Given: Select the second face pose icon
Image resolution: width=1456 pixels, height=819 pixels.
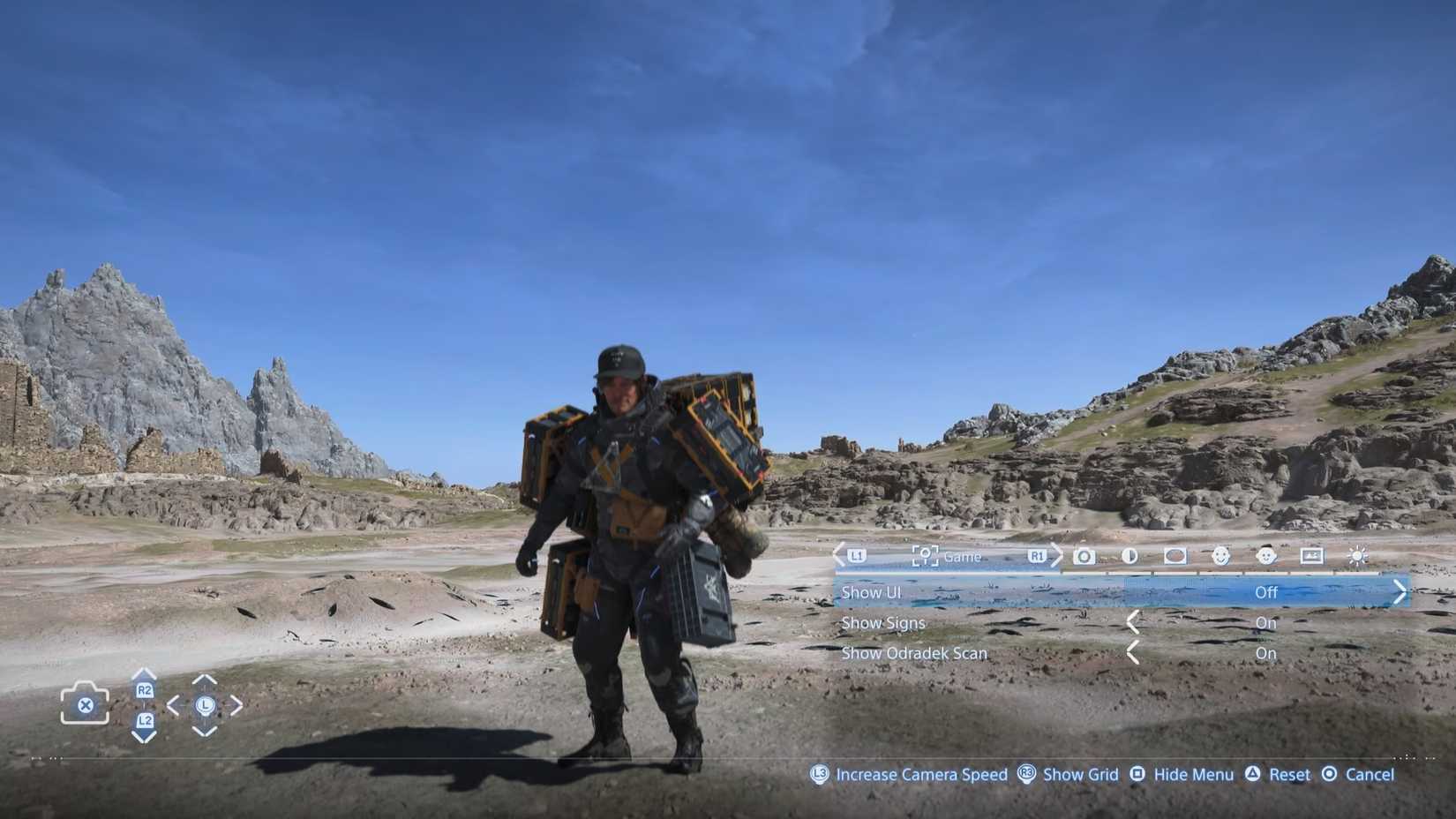Looking at the screenshot, I should [1267, 557].
